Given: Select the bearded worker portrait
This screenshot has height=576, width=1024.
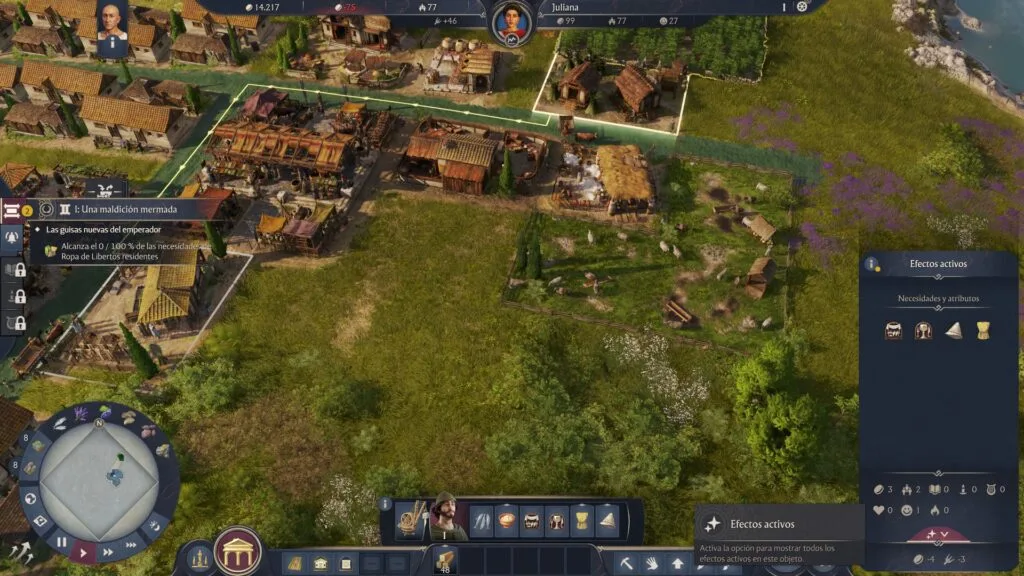Looking at the screenshot, I should [x=446, y=517].
